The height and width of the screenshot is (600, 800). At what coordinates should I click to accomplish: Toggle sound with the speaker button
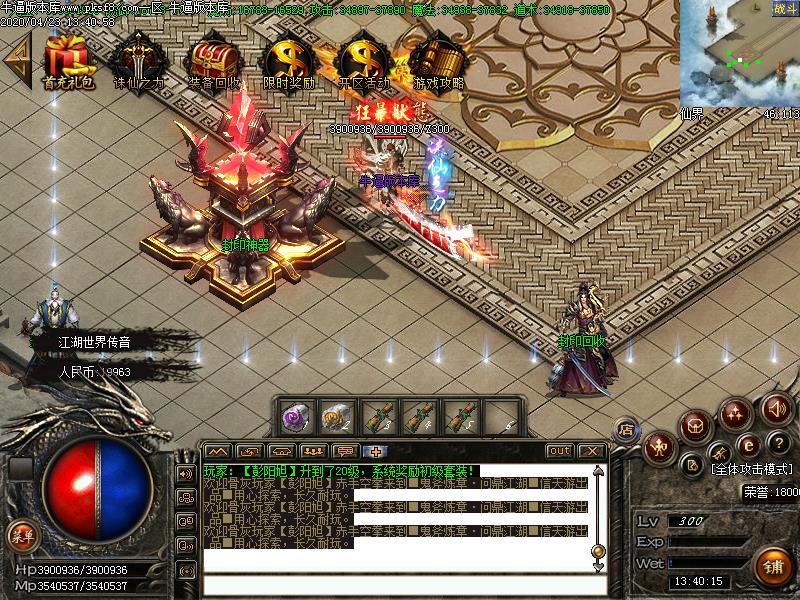[777, 407]
